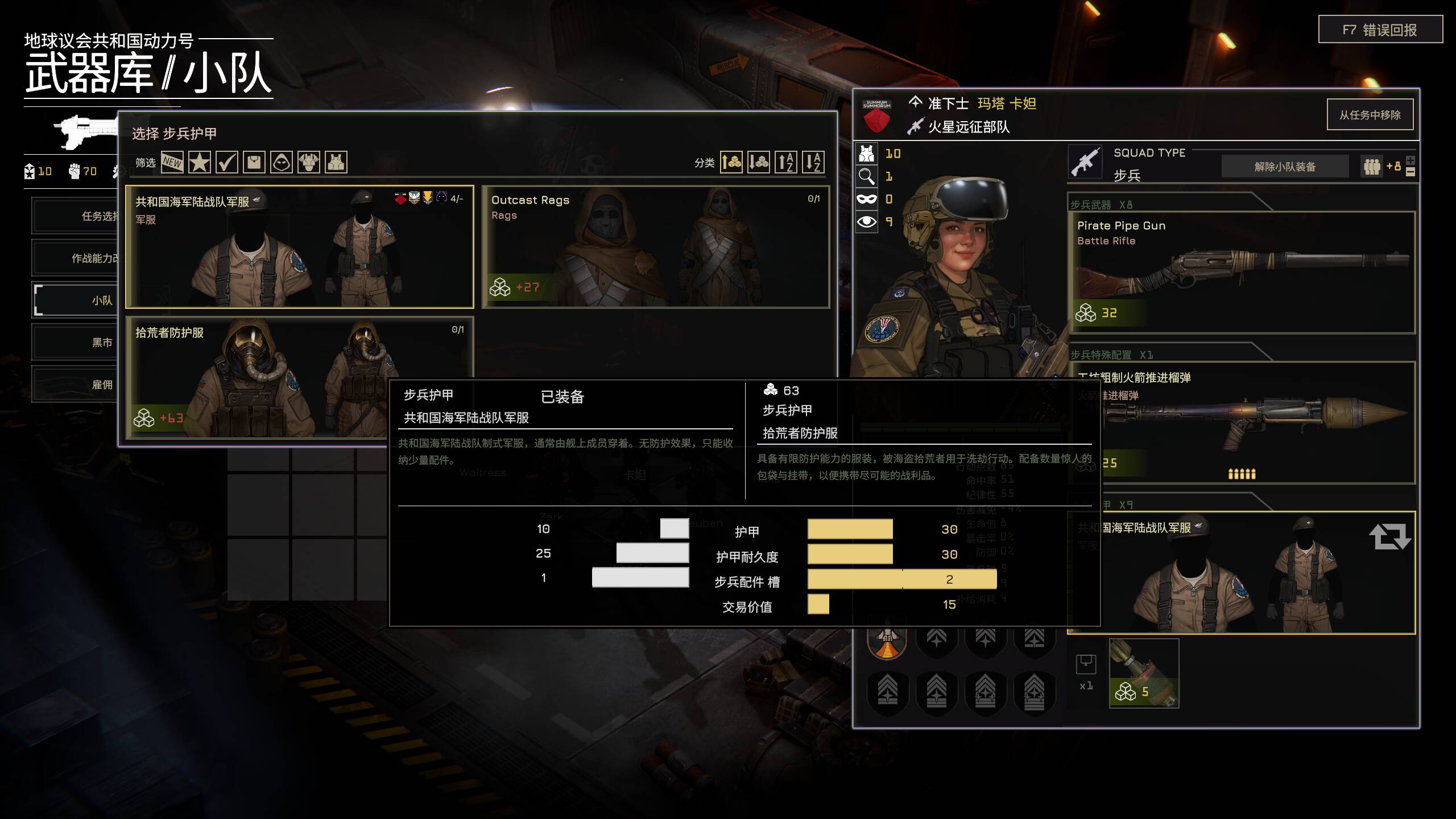Screen dimensions: 1456x819
Task: Open the rocket grenade special equipment slot
Action: click(1241, 422)
